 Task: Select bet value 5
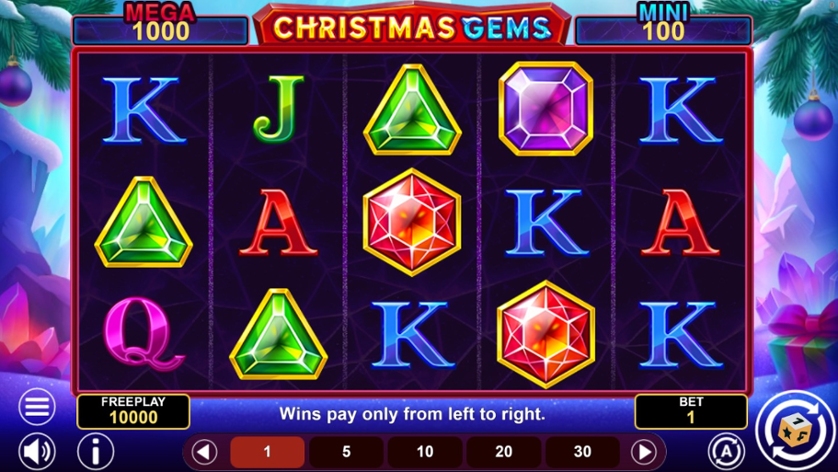tap(346, 452)
